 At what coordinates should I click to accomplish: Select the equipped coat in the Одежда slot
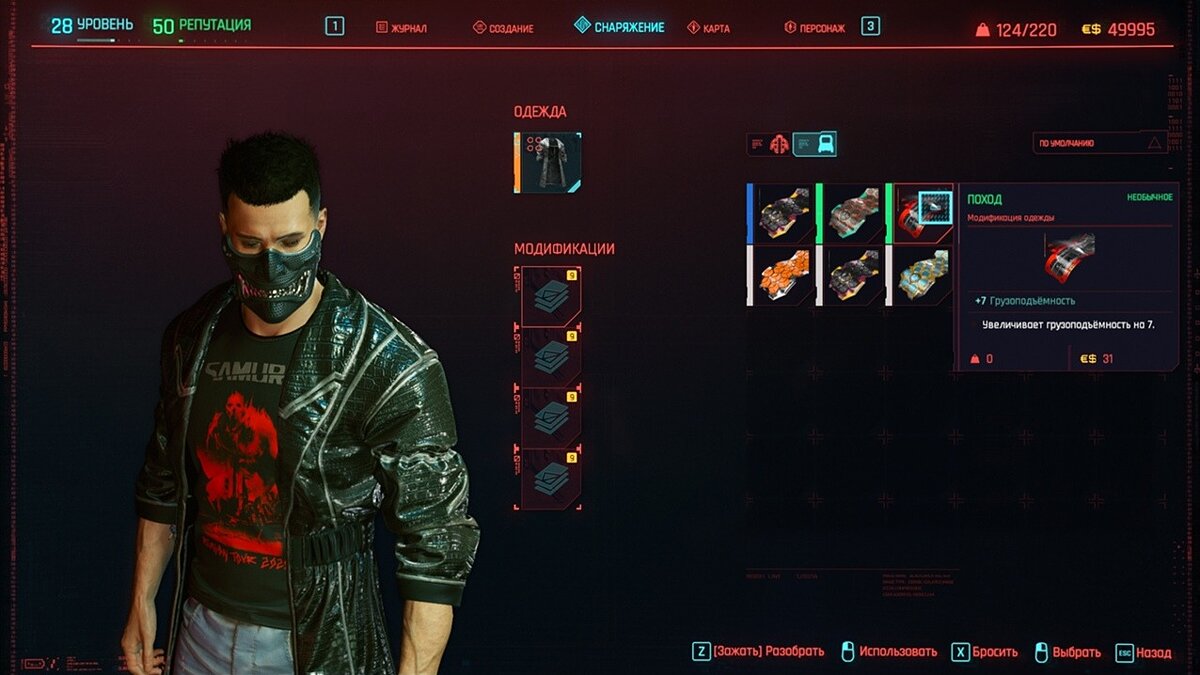tap(548, 163)
